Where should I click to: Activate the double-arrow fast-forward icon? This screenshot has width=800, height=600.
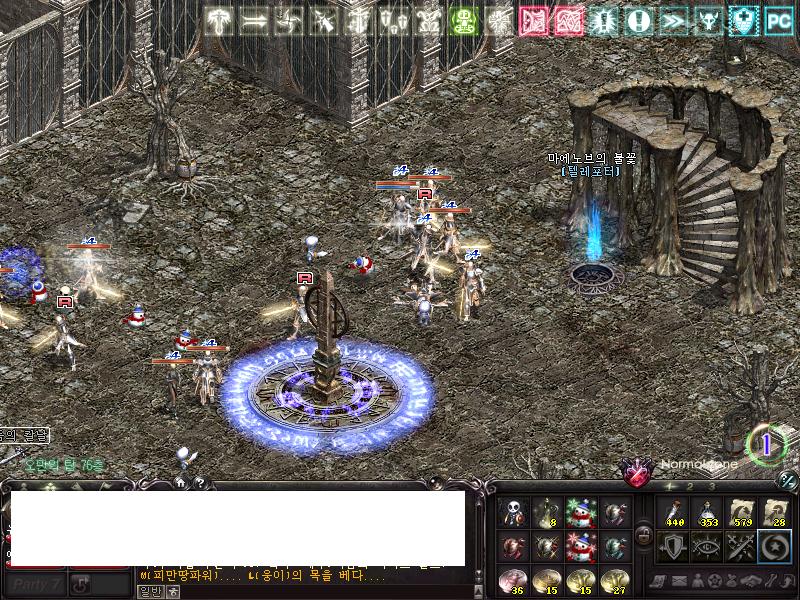click(x=672, y=21)
